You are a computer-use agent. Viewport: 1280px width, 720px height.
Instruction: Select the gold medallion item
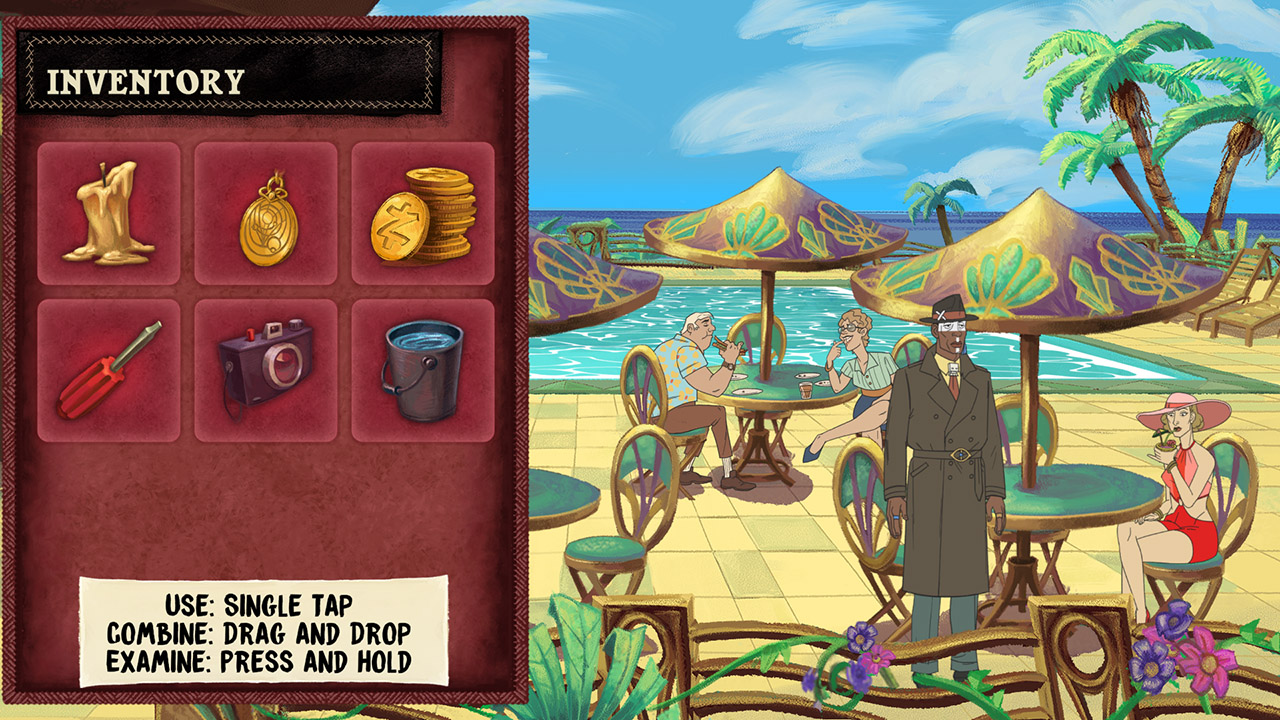266,213
